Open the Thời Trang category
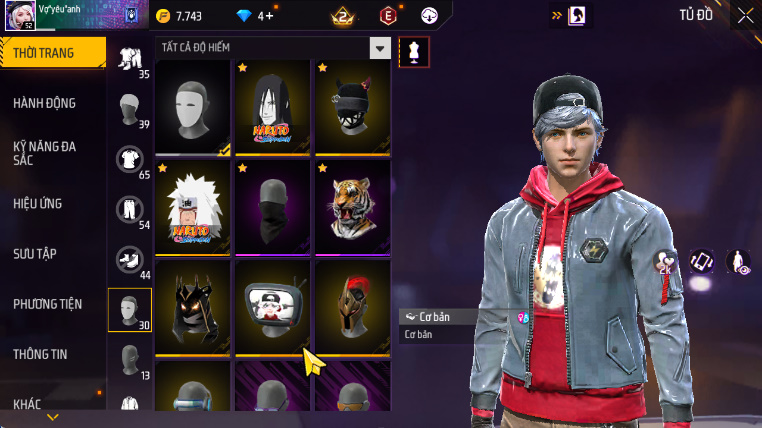The image size is (762, 428). (x=50, y=53)
